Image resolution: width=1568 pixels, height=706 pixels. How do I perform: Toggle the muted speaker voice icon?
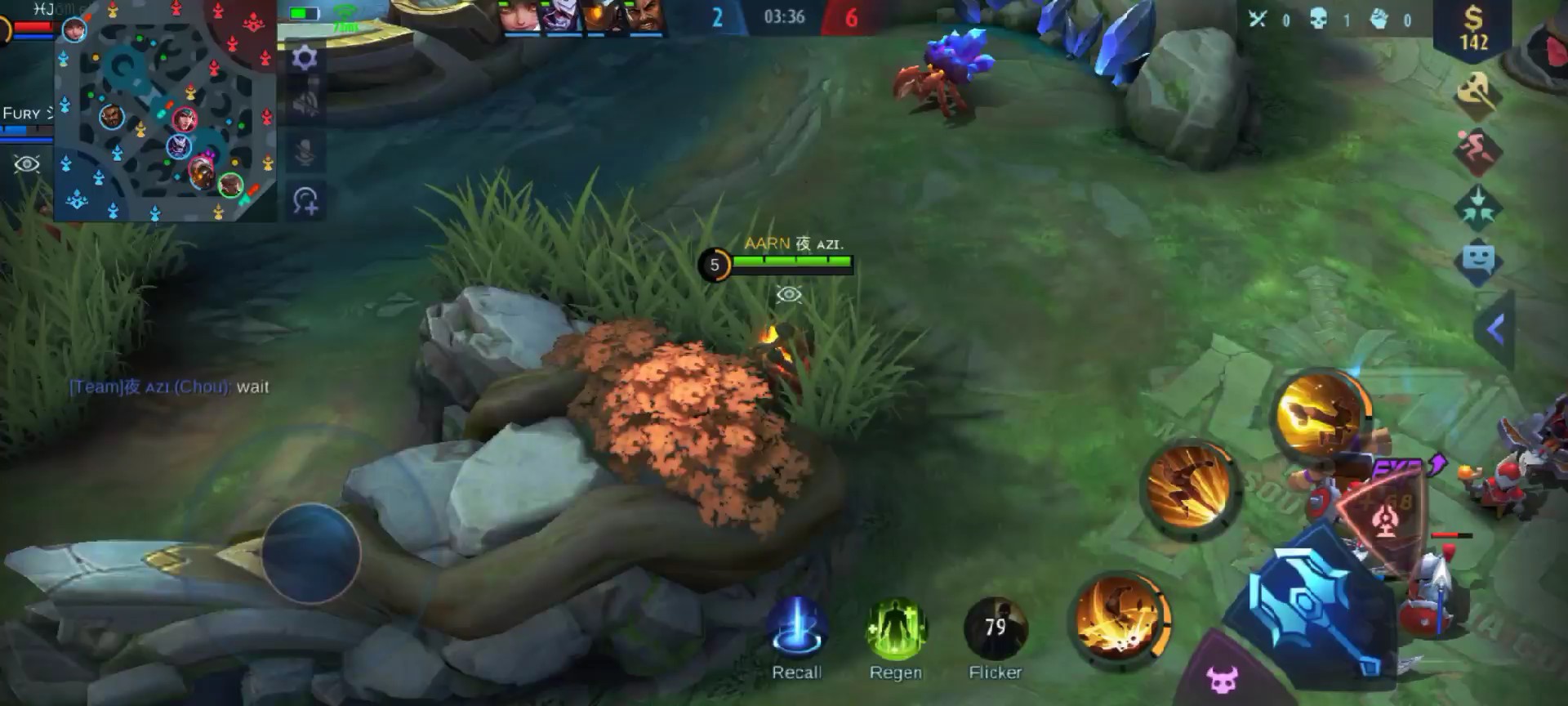[x=305, y=105]
